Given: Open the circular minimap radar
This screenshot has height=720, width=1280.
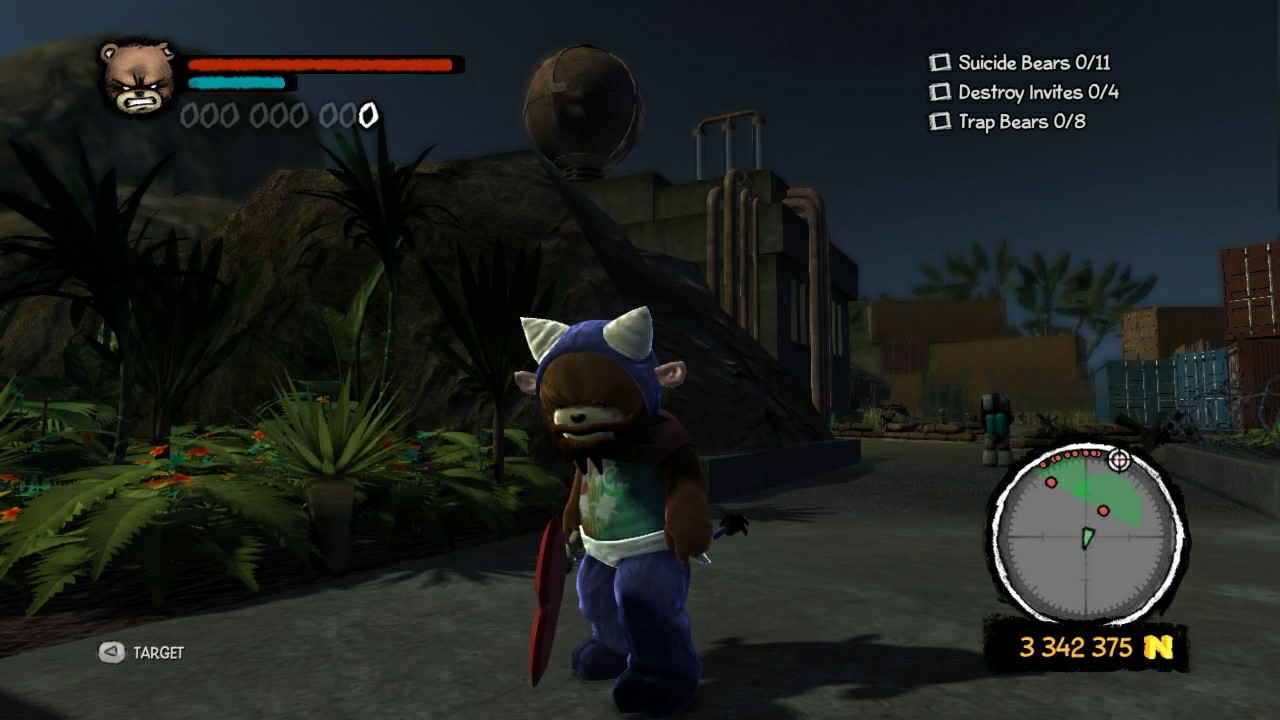Looking at the screenshot, I should 1086,537.
